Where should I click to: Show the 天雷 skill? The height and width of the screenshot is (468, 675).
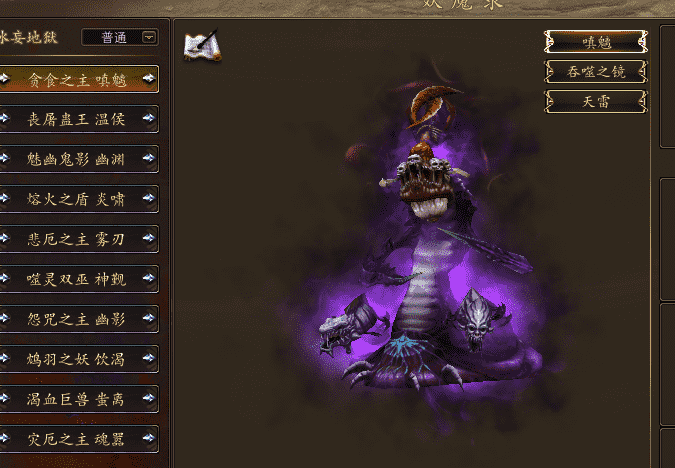[x=595, y=101]
